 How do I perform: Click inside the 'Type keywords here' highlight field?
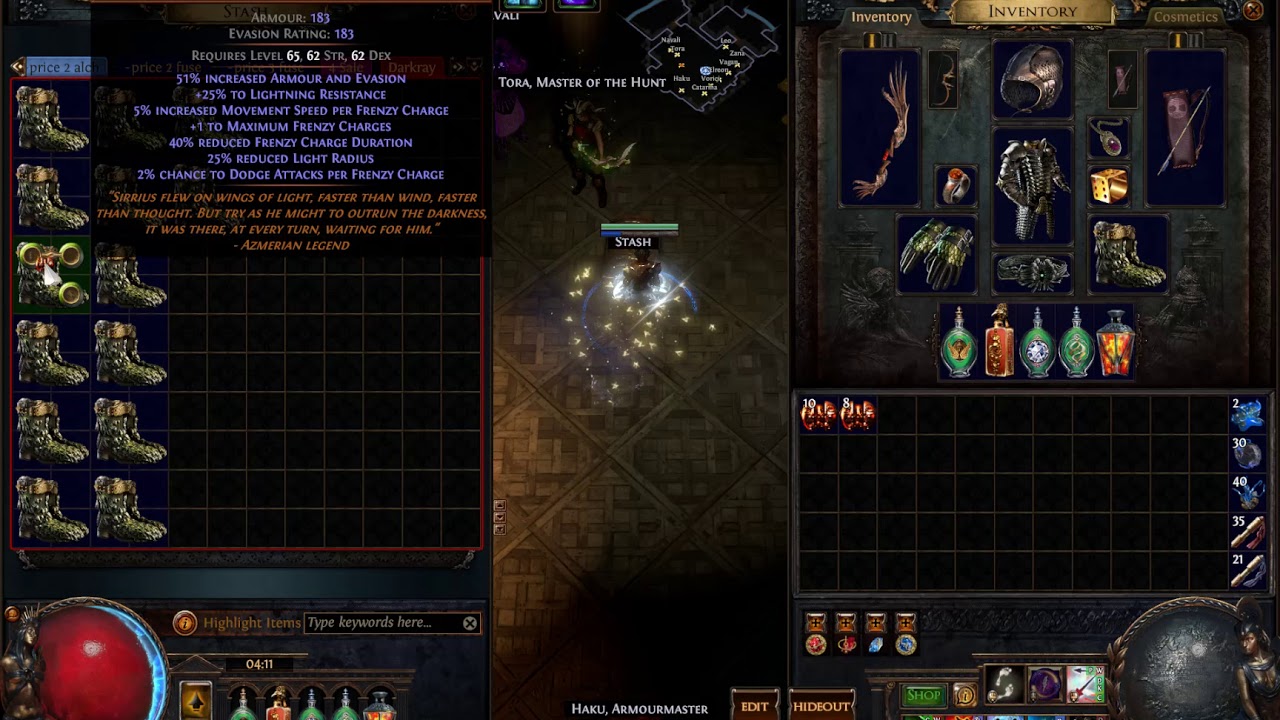point(380,622)
